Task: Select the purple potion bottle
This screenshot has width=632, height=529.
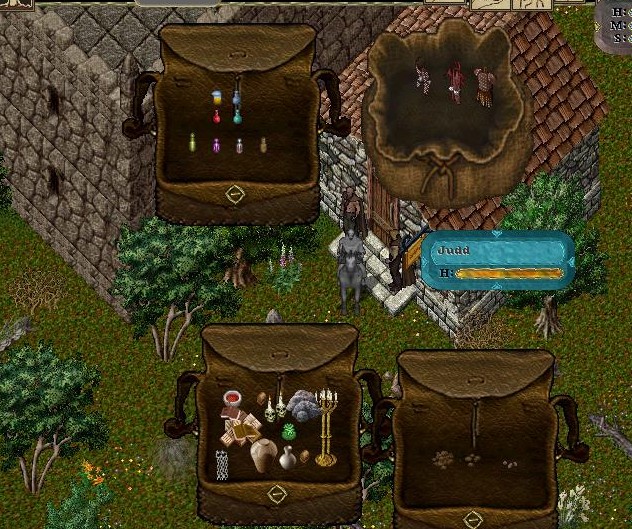Action: [x=217, y=146]
